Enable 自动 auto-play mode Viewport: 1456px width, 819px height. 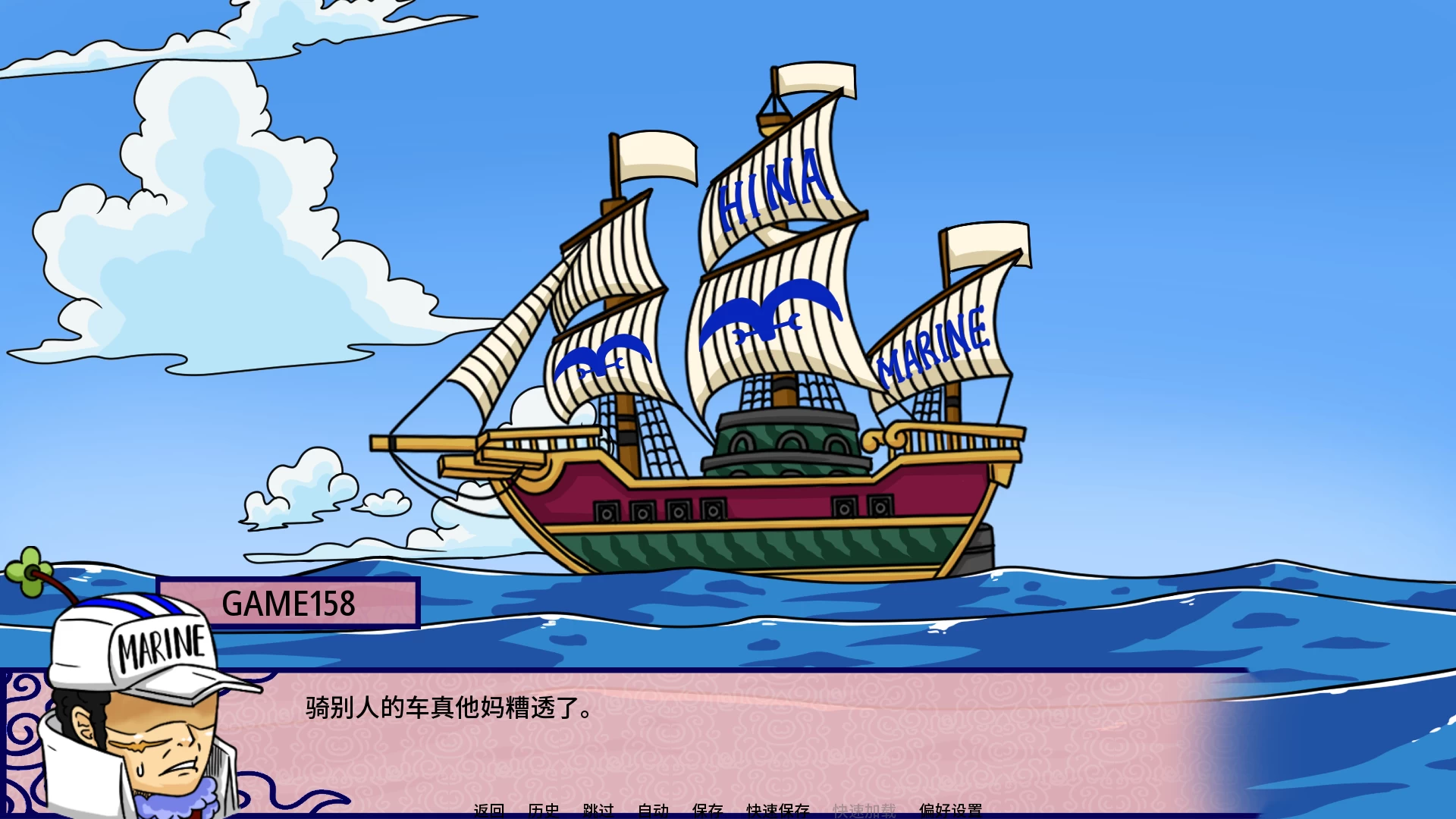coord(654,811)
